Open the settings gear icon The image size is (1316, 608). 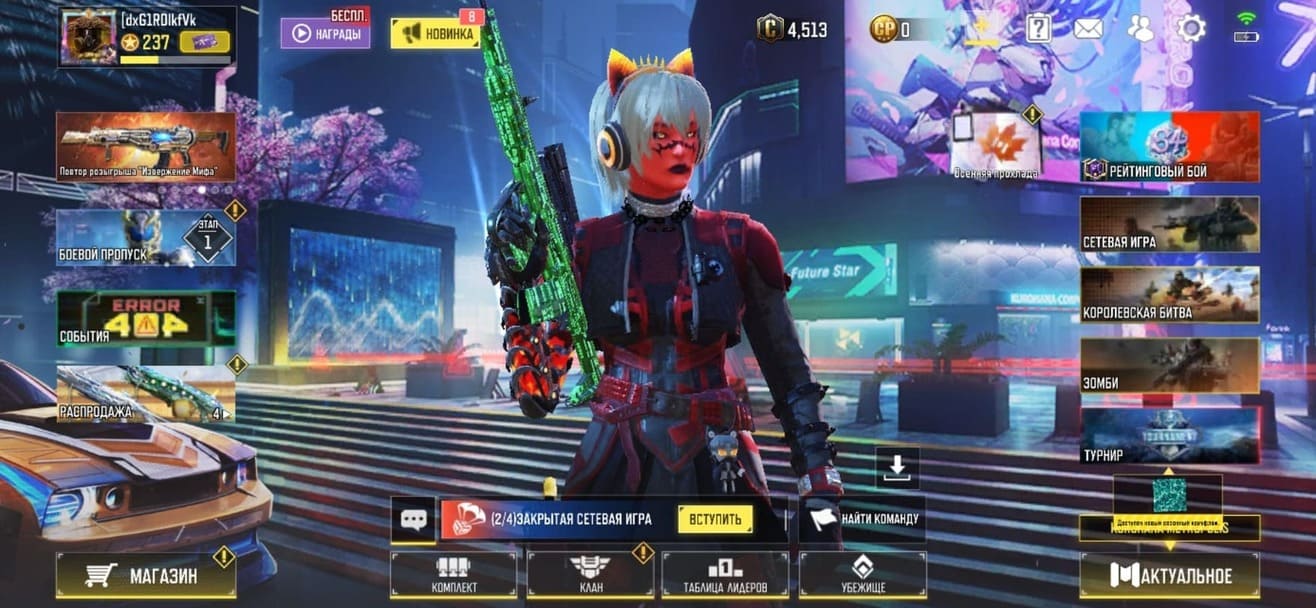click(1190, 28)
